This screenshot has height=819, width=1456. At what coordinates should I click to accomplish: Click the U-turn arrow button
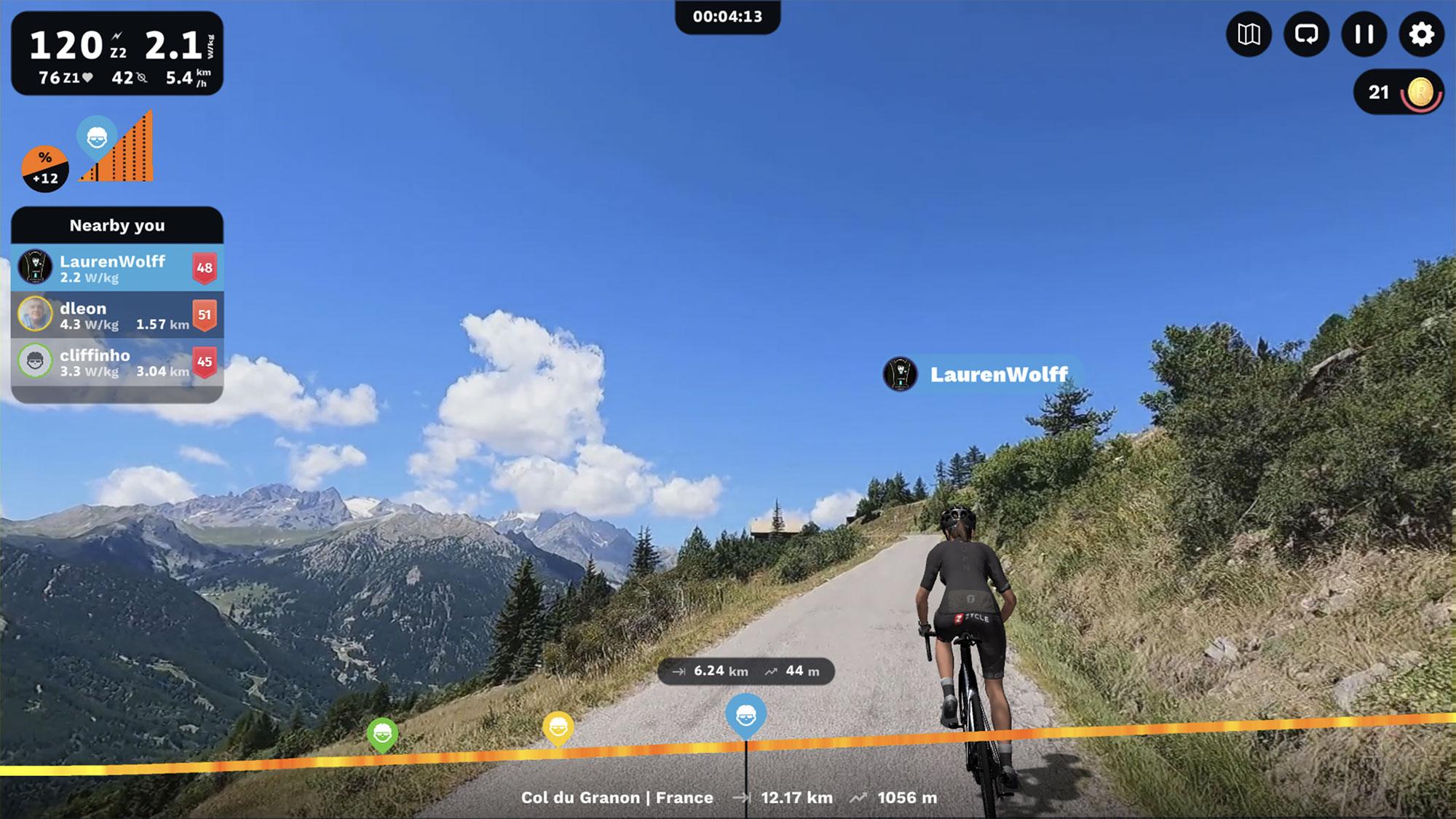coord(1306,34)
